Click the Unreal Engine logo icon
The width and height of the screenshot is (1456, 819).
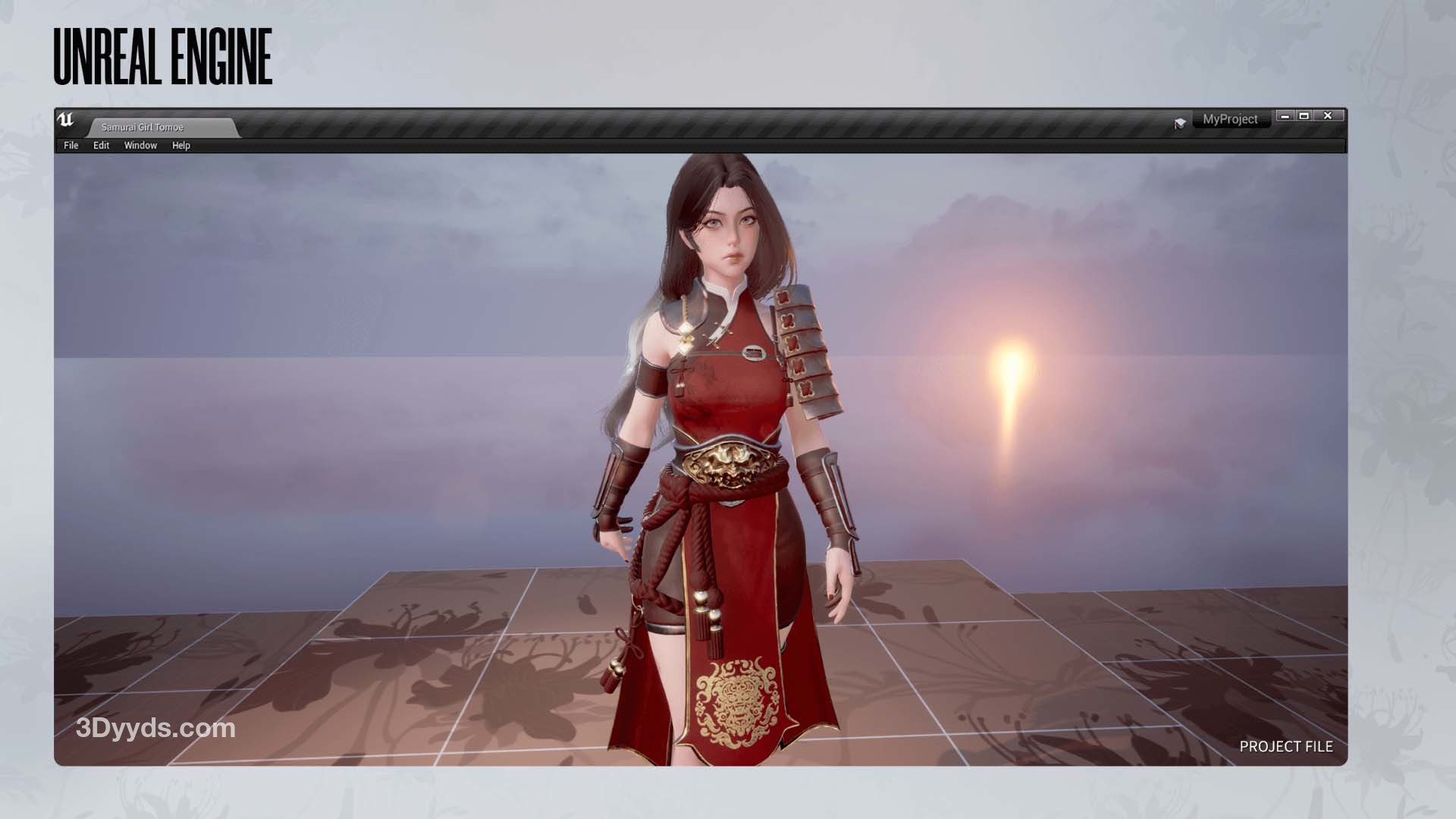point(66,121)
